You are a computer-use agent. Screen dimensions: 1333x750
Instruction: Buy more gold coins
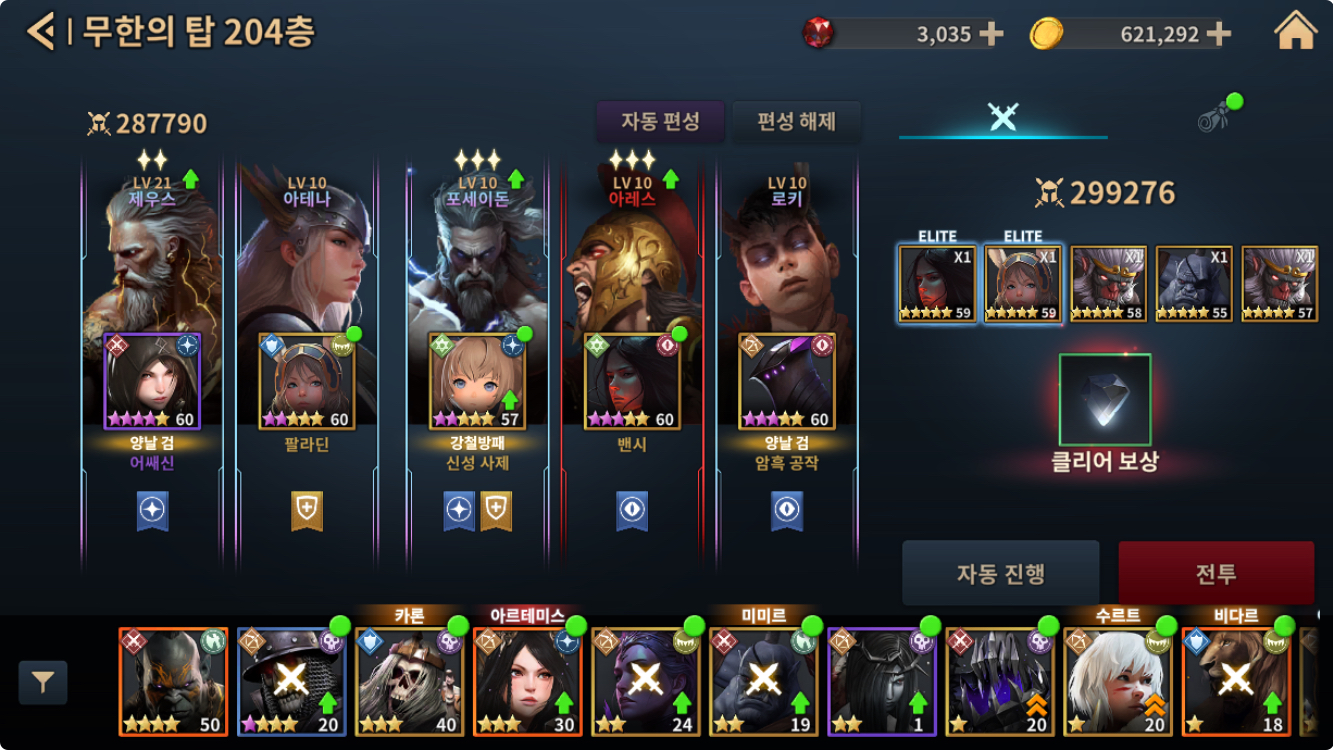pyautogui.click(x=1218, y=34)
